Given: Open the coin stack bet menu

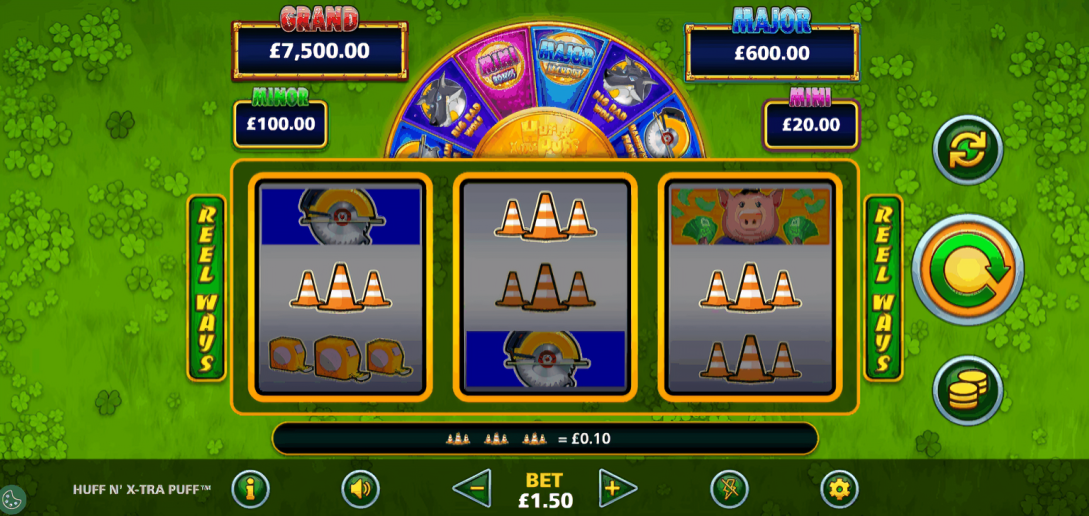Looking at the screenshot, I should pos(967,390).
